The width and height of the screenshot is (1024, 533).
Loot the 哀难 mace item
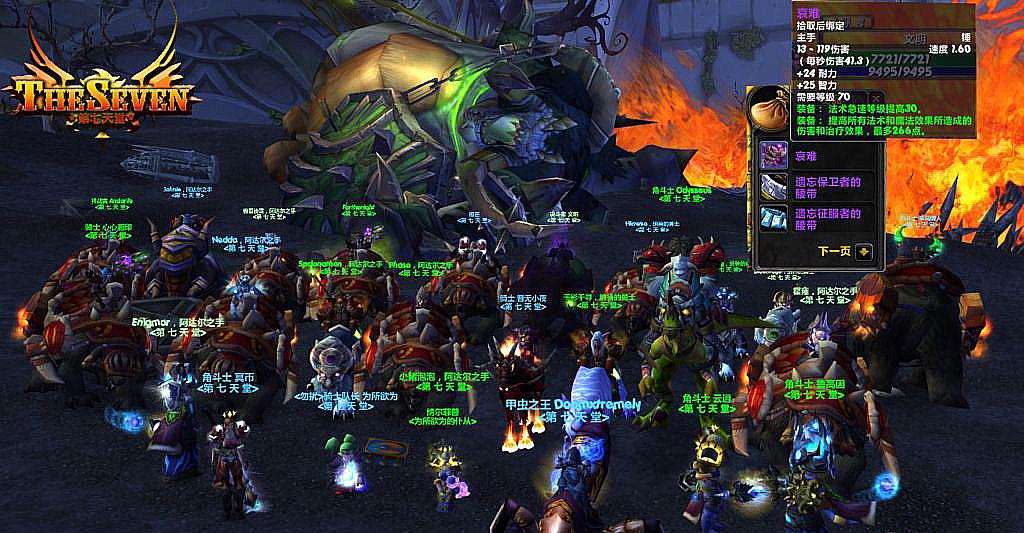coord(775,155)
